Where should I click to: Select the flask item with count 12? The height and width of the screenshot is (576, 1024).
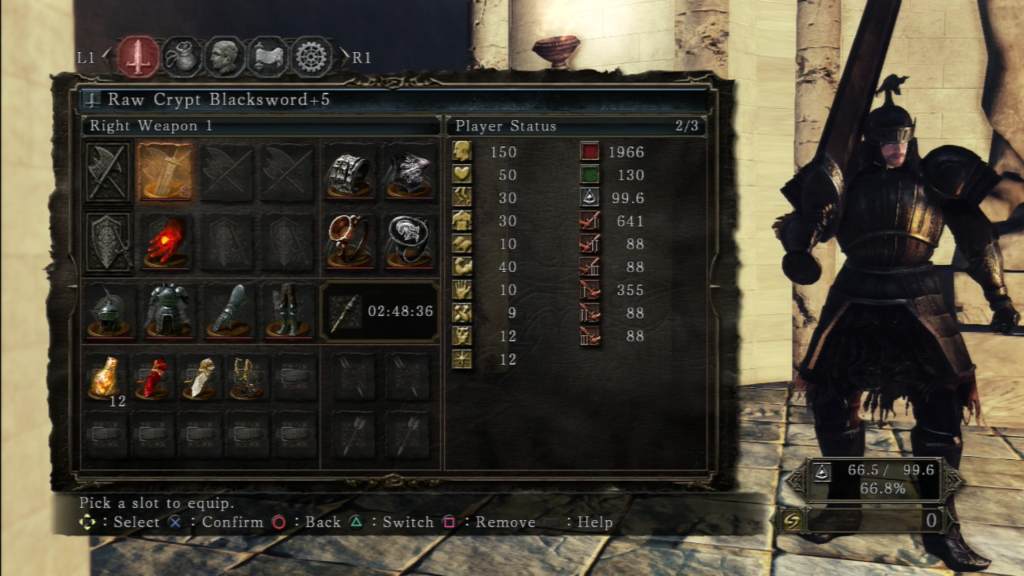click(x=106, y=378)
